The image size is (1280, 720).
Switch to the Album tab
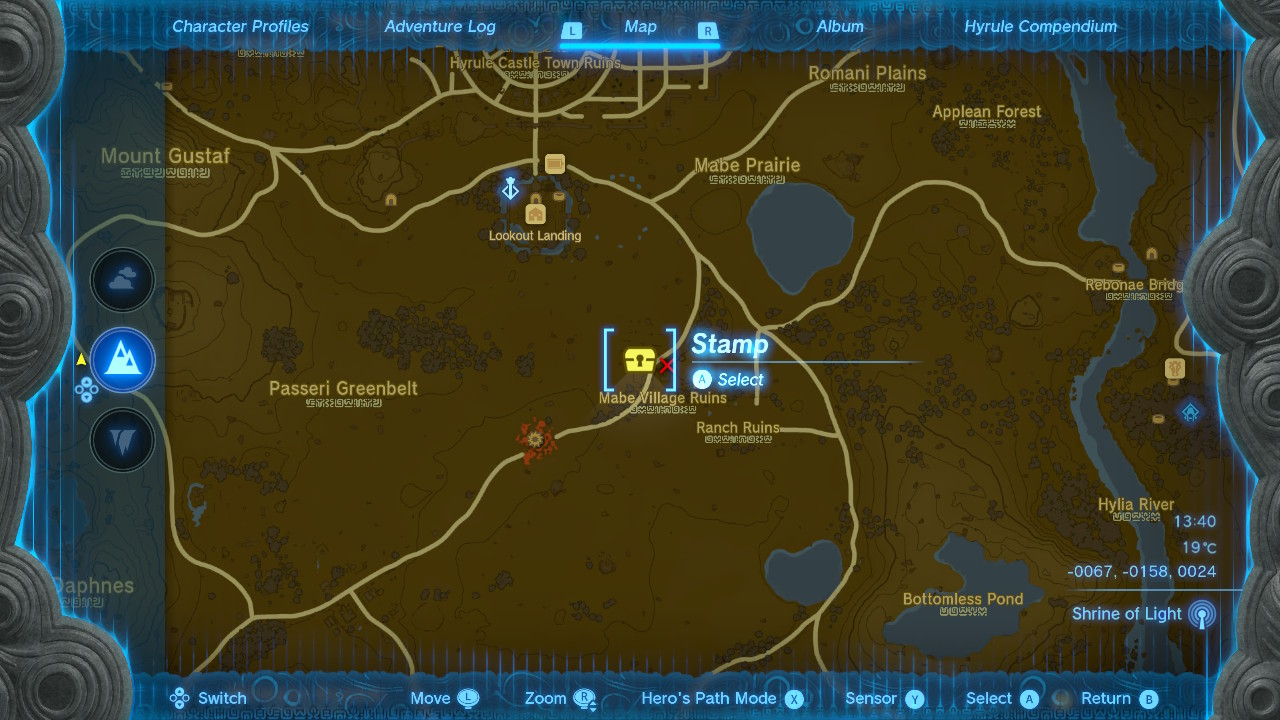pyautogui.click(x=839, y=26)
